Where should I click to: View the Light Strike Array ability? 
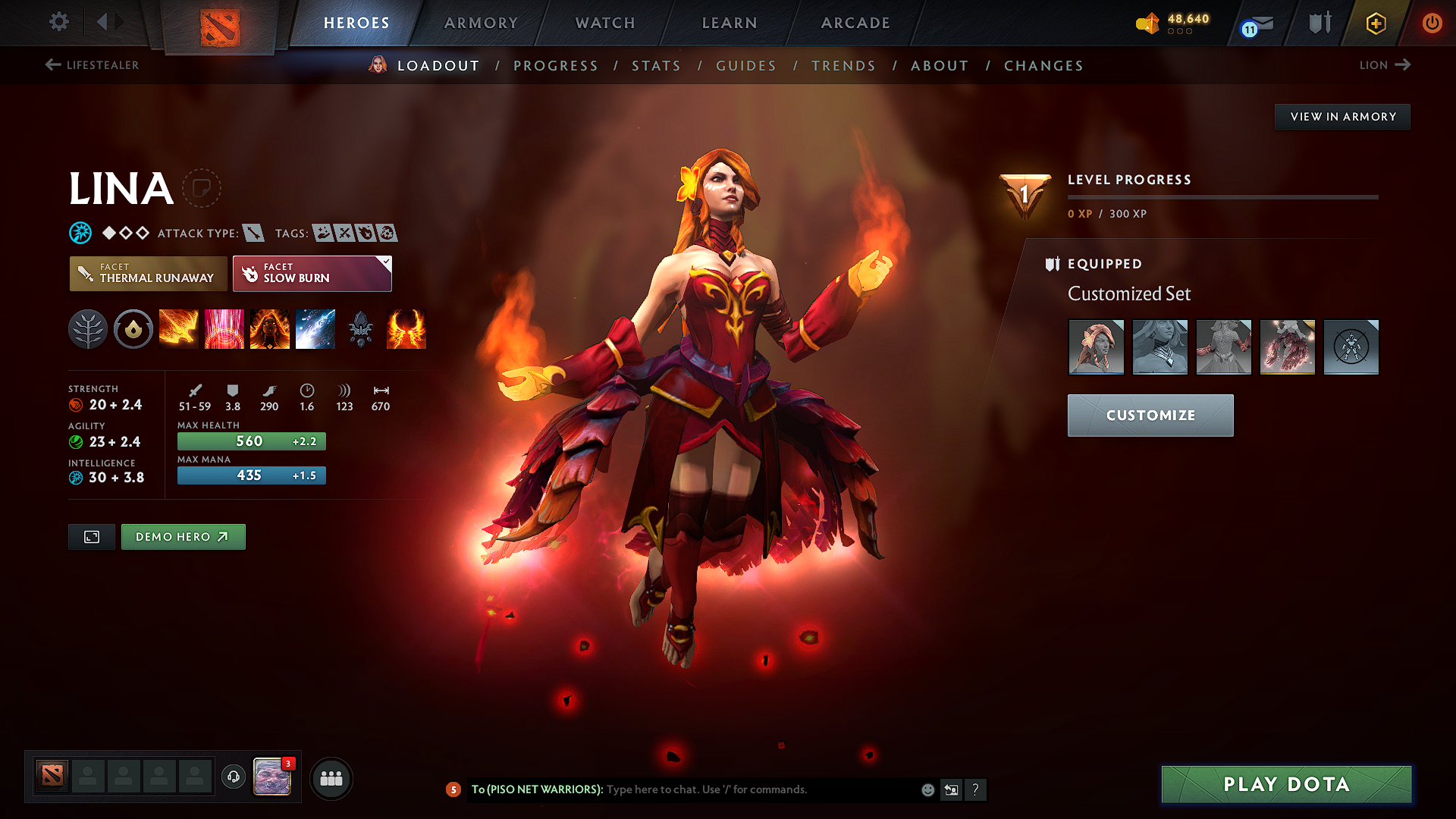tap(224, 329)
